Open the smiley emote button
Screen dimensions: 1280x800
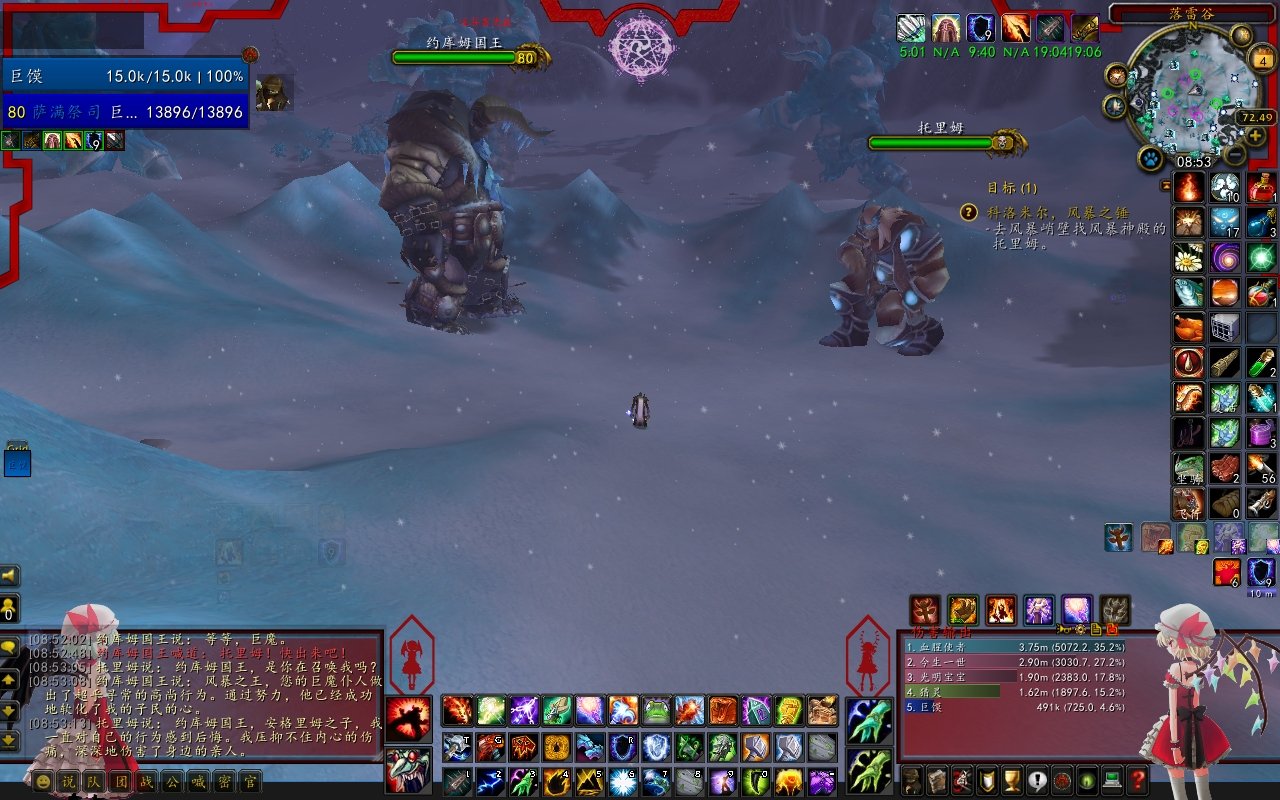point(42,781)
